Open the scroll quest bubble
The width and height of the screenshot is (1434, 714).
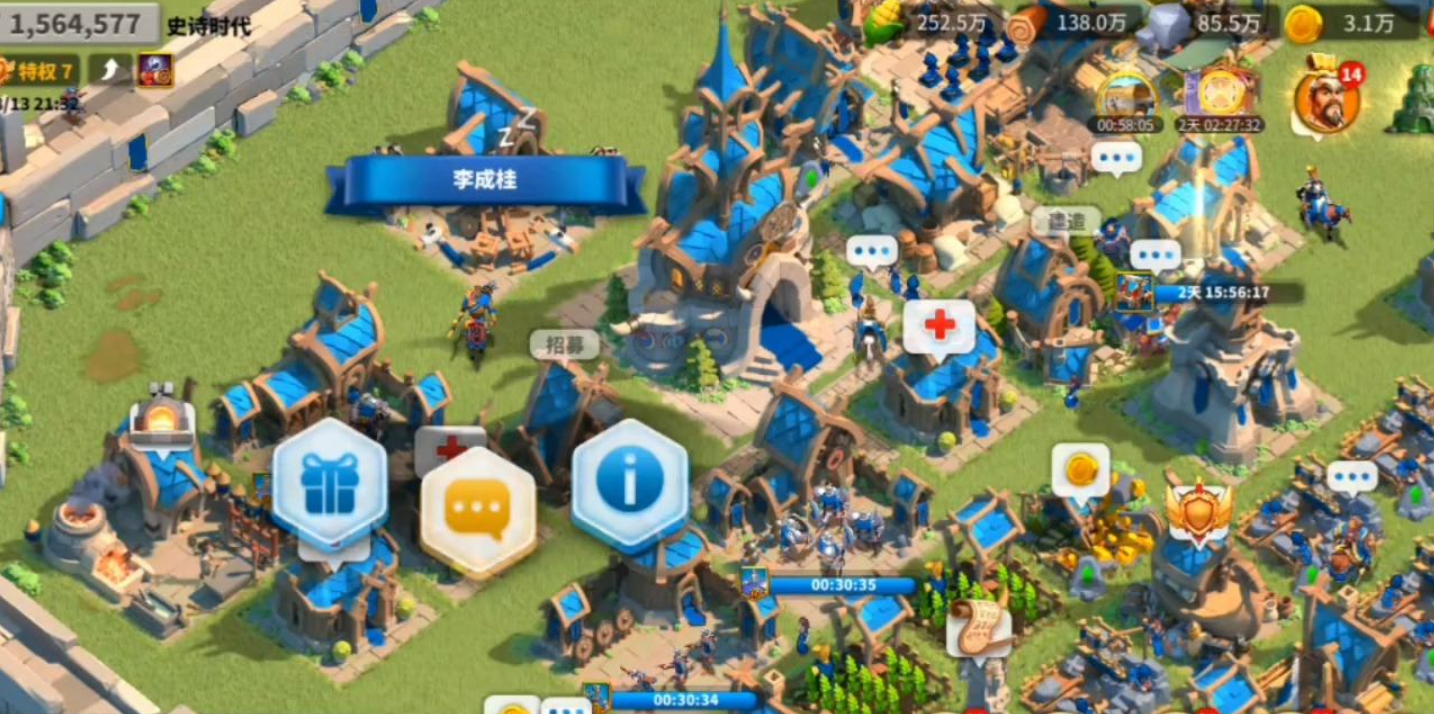click(979, 626)
